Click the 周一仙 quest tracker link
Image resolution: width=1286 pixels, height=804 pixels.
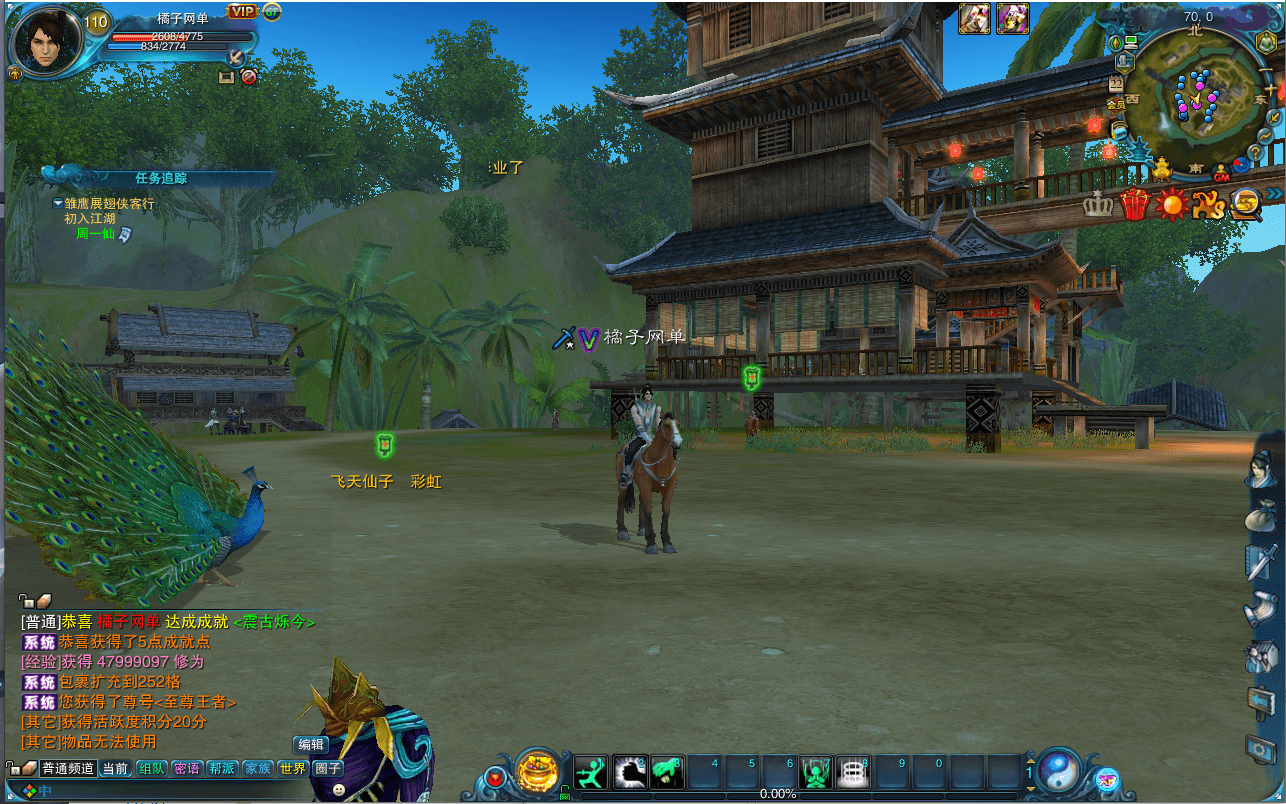click(x=96, y=233)
